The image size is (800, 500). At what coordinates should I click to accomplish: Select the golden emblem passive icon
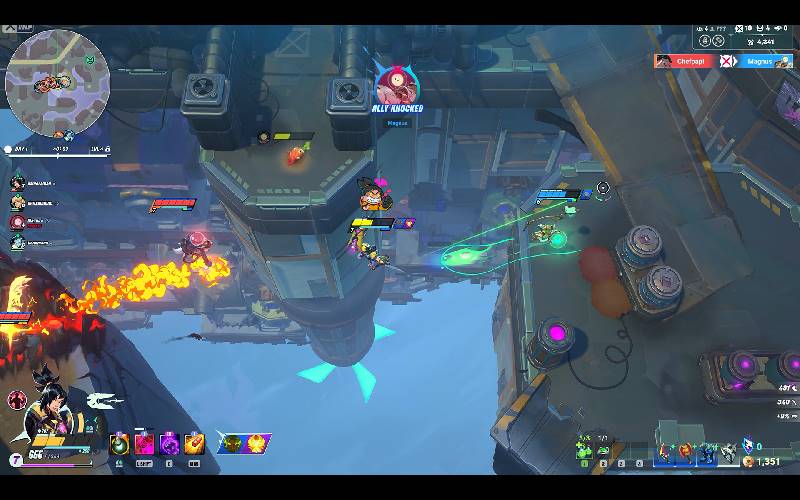click(x=258, y=441)
